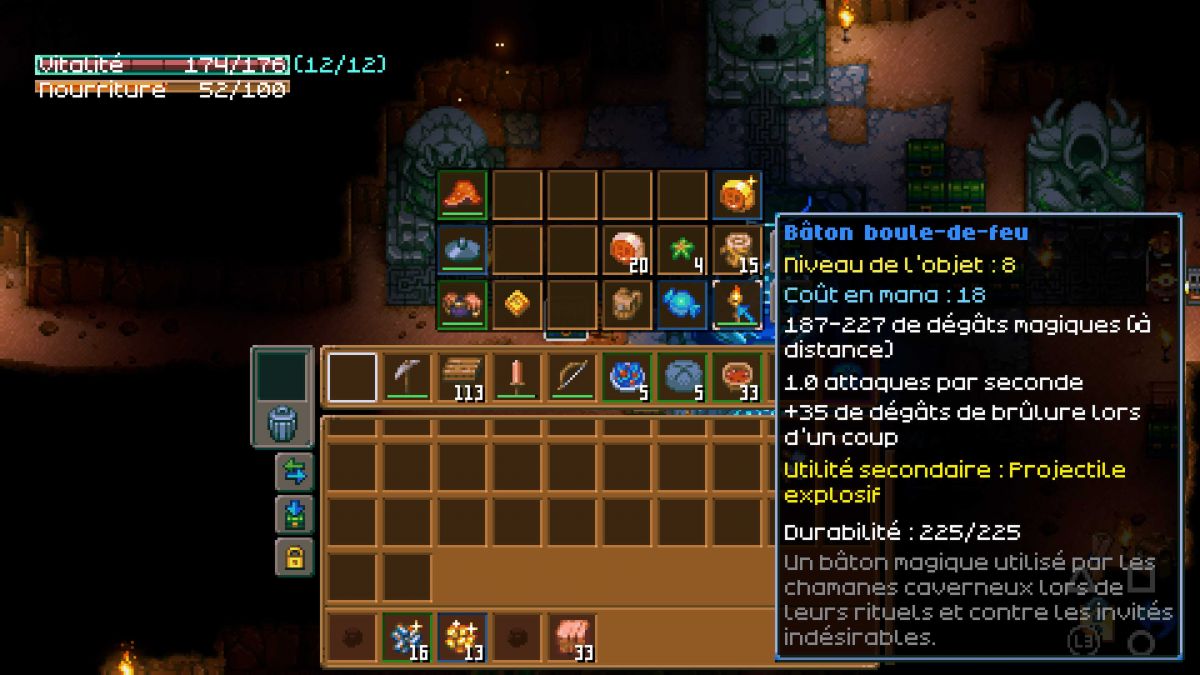1200x675 pixels.
Task: Select the wooden bow hotbar slot
Action: tap(572, 377)
